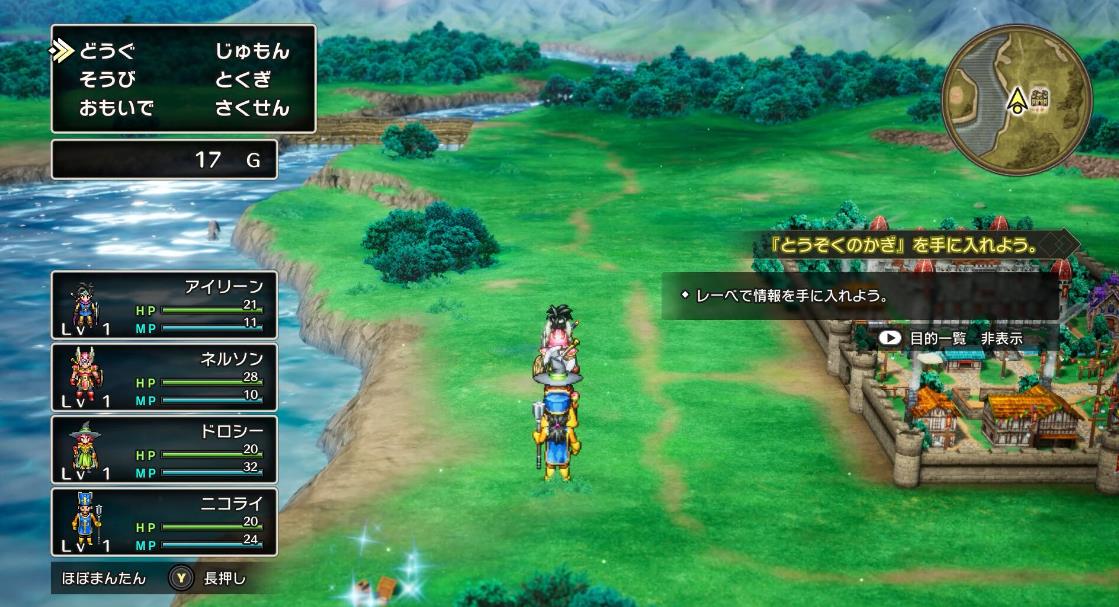1119x607 pixels.
Task: Click the とうぞくのかぎ quest objective banner
Action: pyautogui.click(x=912, y=244)
